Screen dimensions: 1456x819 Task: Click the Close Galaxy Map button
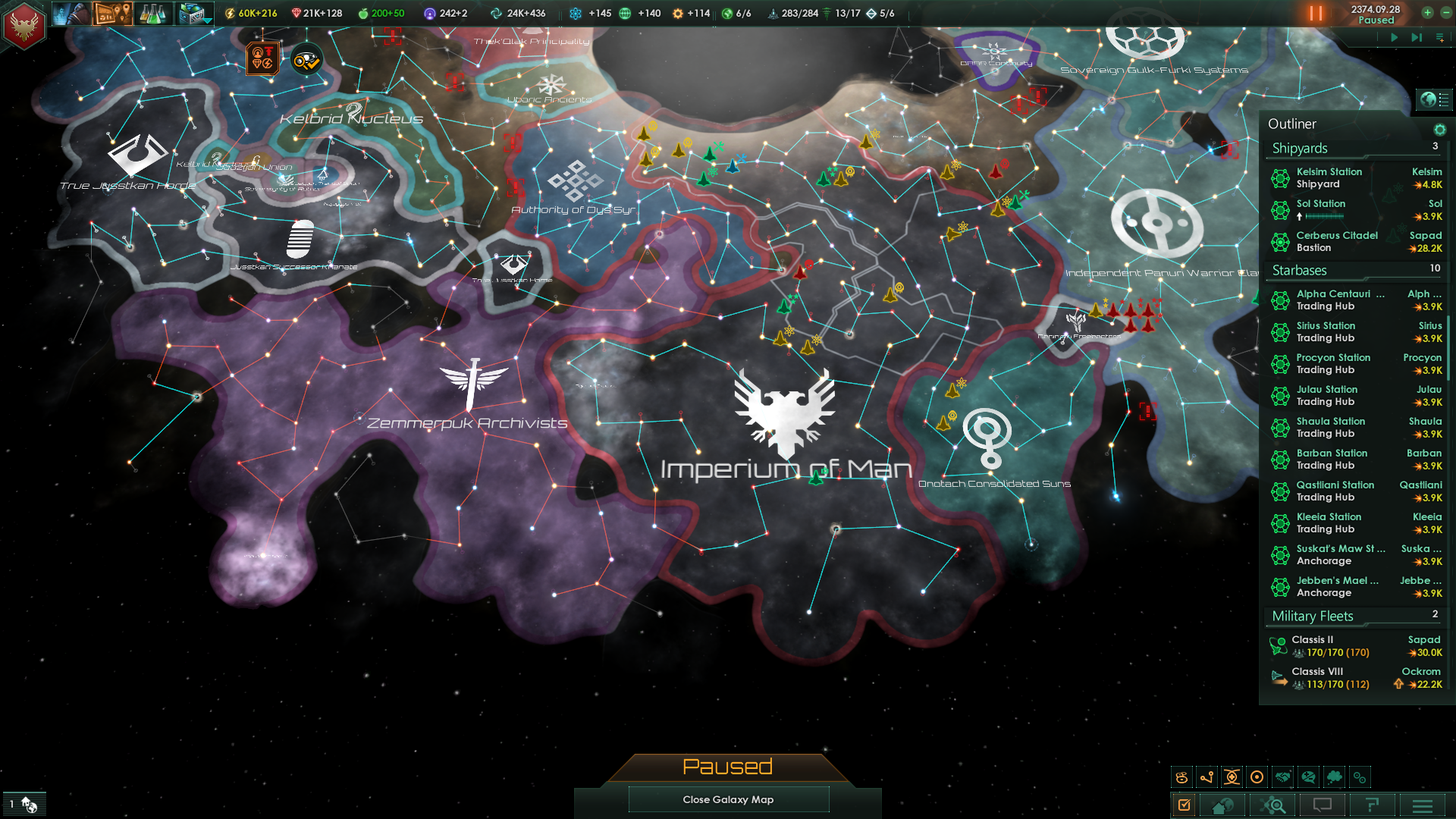click(727, 799)
